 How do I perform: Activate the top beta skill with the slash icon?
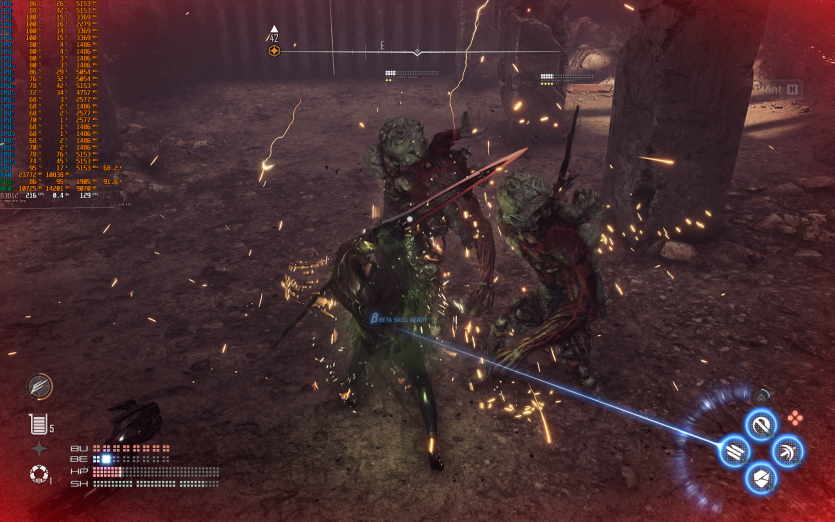coord(761,424)
